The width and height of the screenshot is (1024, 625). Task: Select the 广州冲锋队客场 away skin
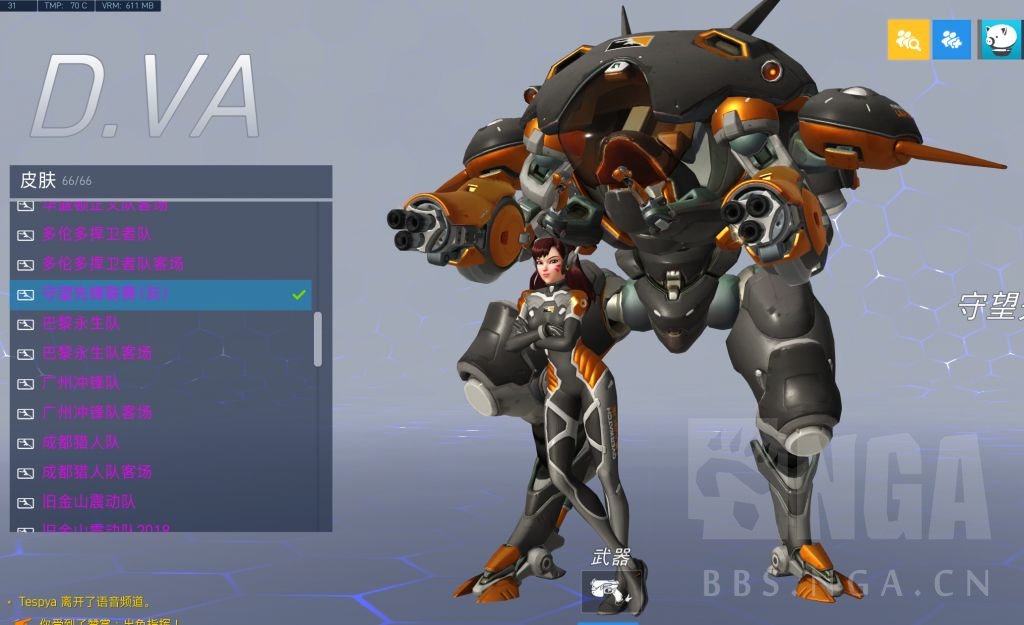(97, 412)
